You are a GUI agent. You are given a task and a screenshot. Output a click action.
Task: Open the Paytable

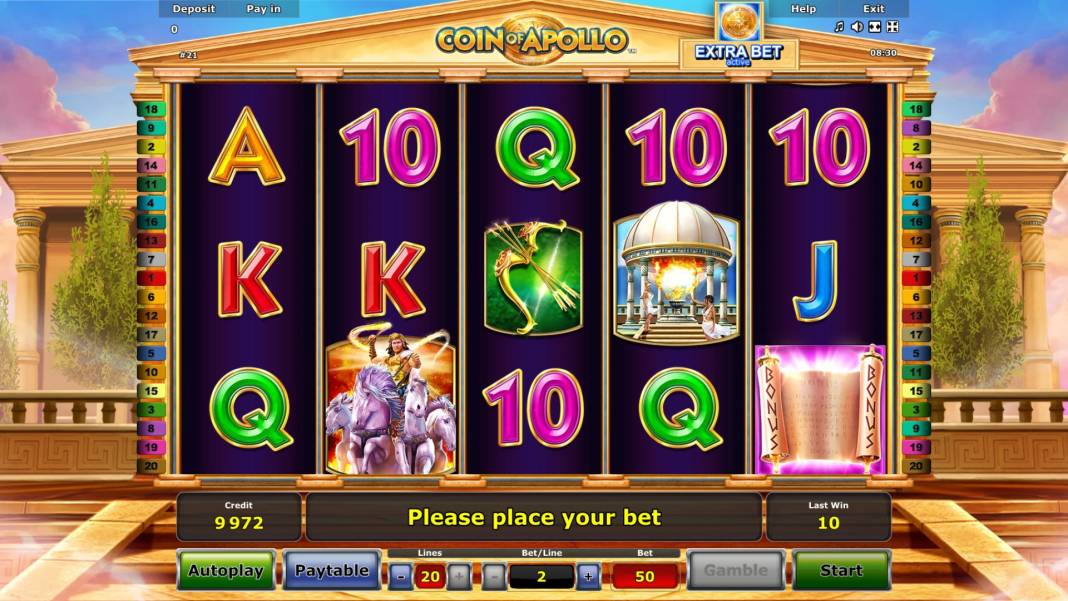pyautogui.click(x=331, y=570)
